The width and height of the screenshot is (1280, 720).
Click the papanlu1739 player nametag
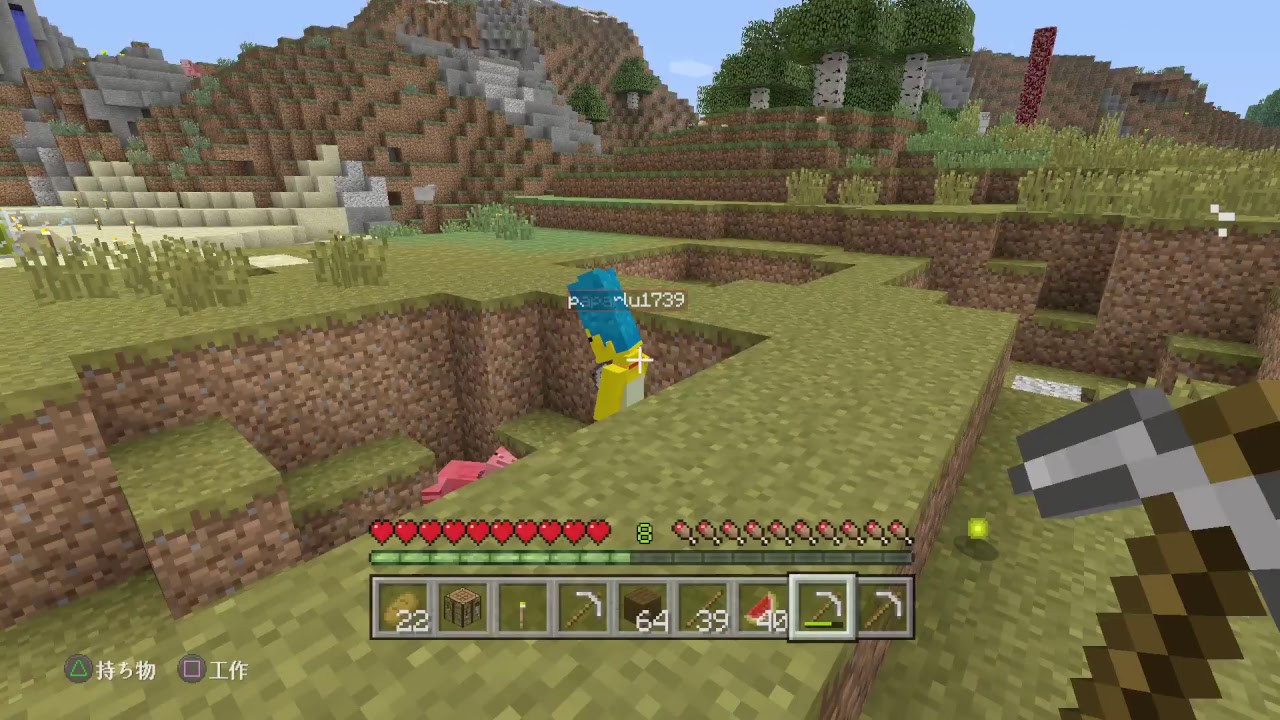pyautogui.click(x=626, y=299)
